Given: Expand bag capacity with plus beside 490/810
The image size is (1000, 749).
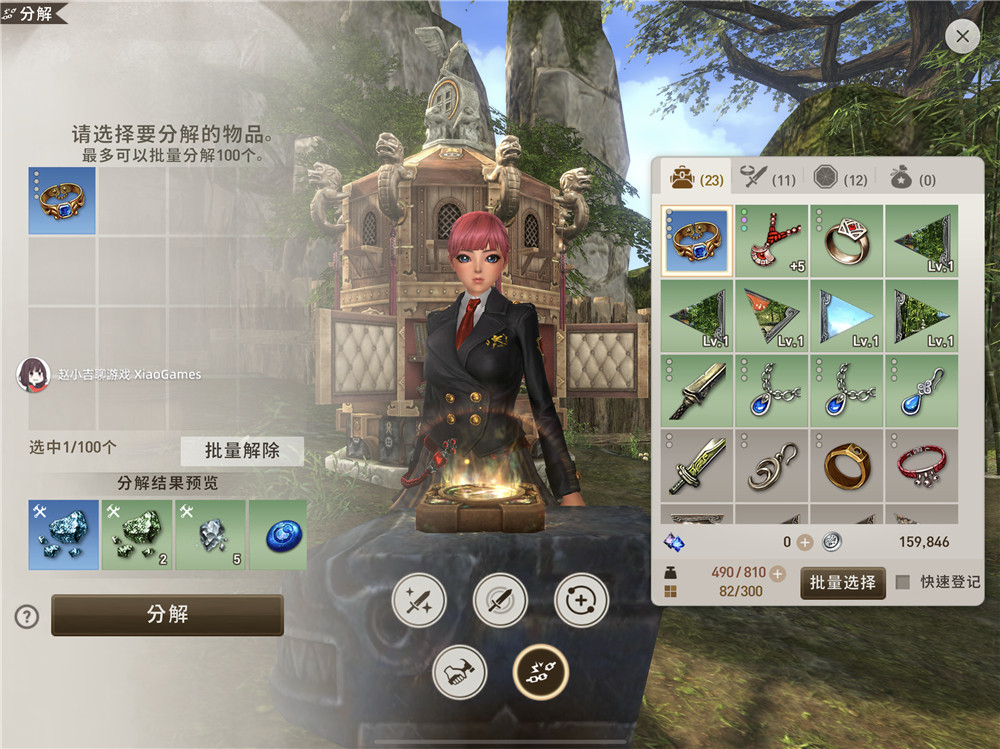Looking at the screenshot, I should (778, 573).
